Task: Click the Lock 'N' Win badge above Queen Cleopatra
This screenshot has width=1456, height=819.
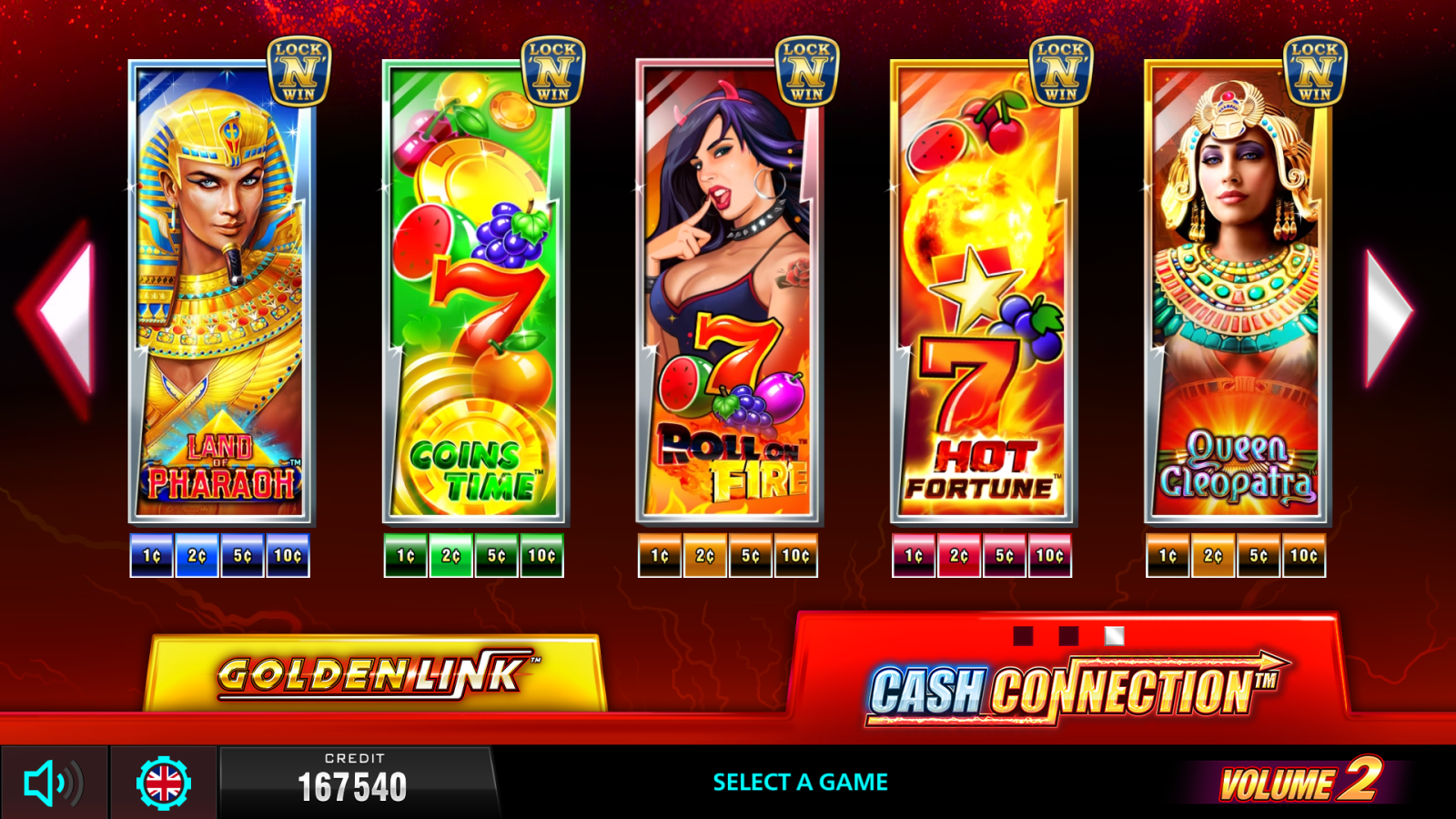Action: click(x=1313, y=68)
